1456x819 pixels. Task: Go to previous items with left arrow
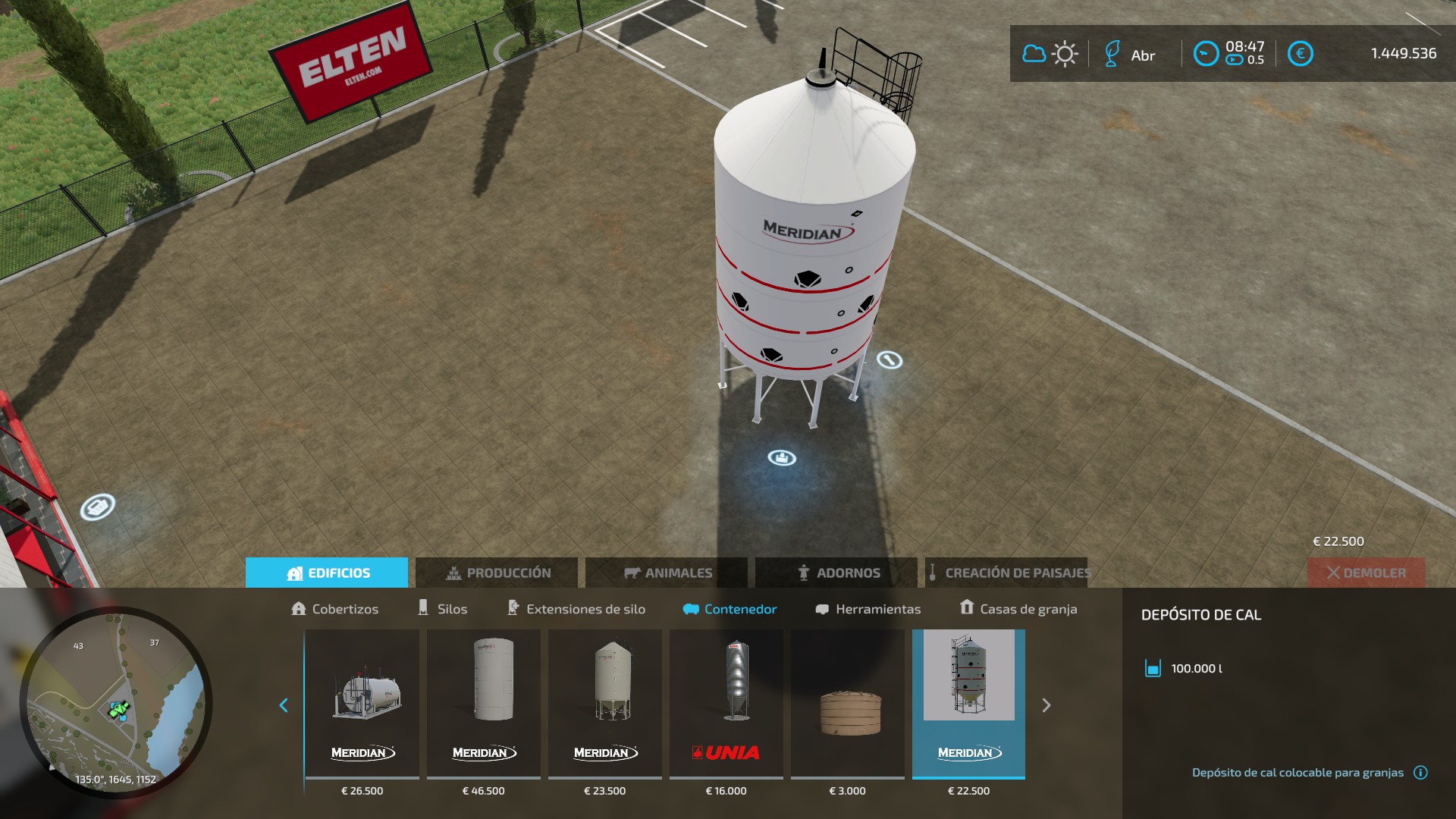284,705
